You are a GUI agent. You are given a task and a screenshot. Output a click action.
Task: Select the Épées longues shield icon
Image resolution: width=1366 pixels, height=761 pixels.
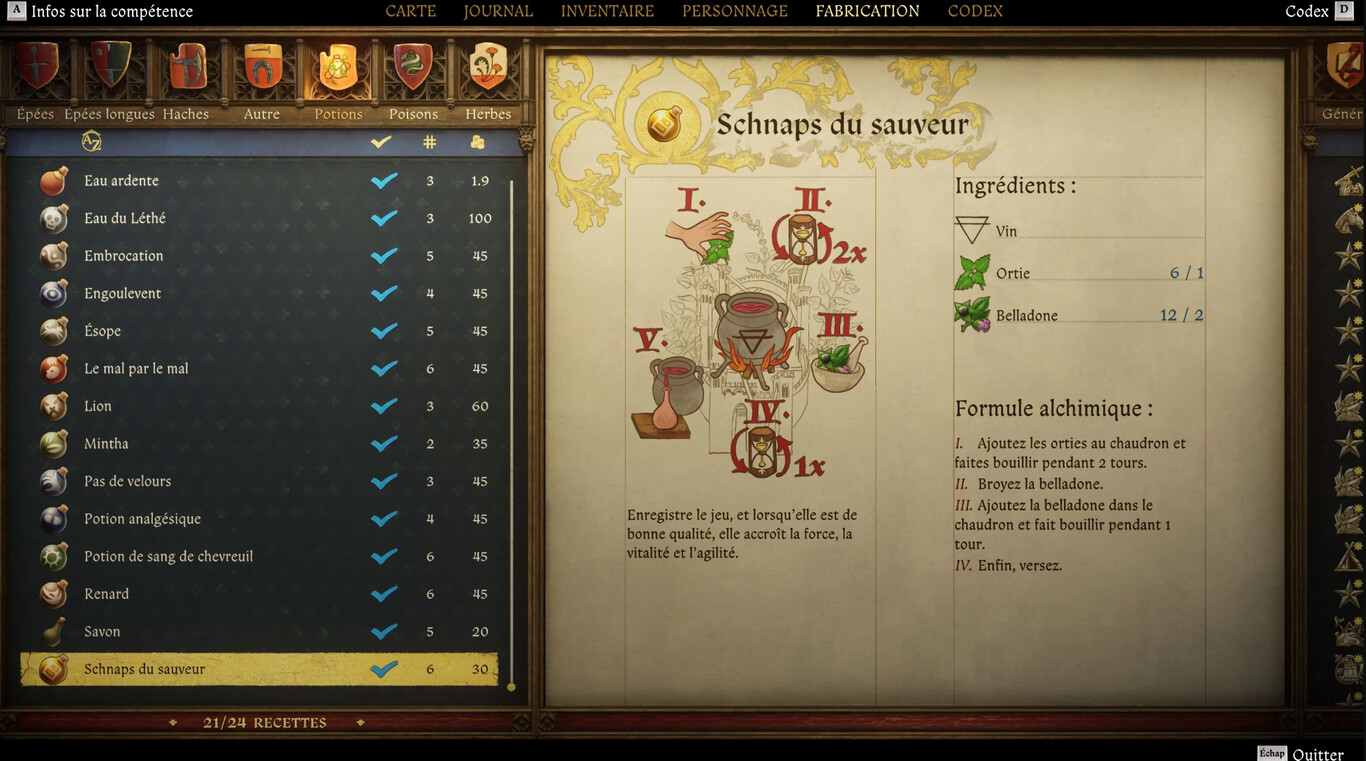110,70
